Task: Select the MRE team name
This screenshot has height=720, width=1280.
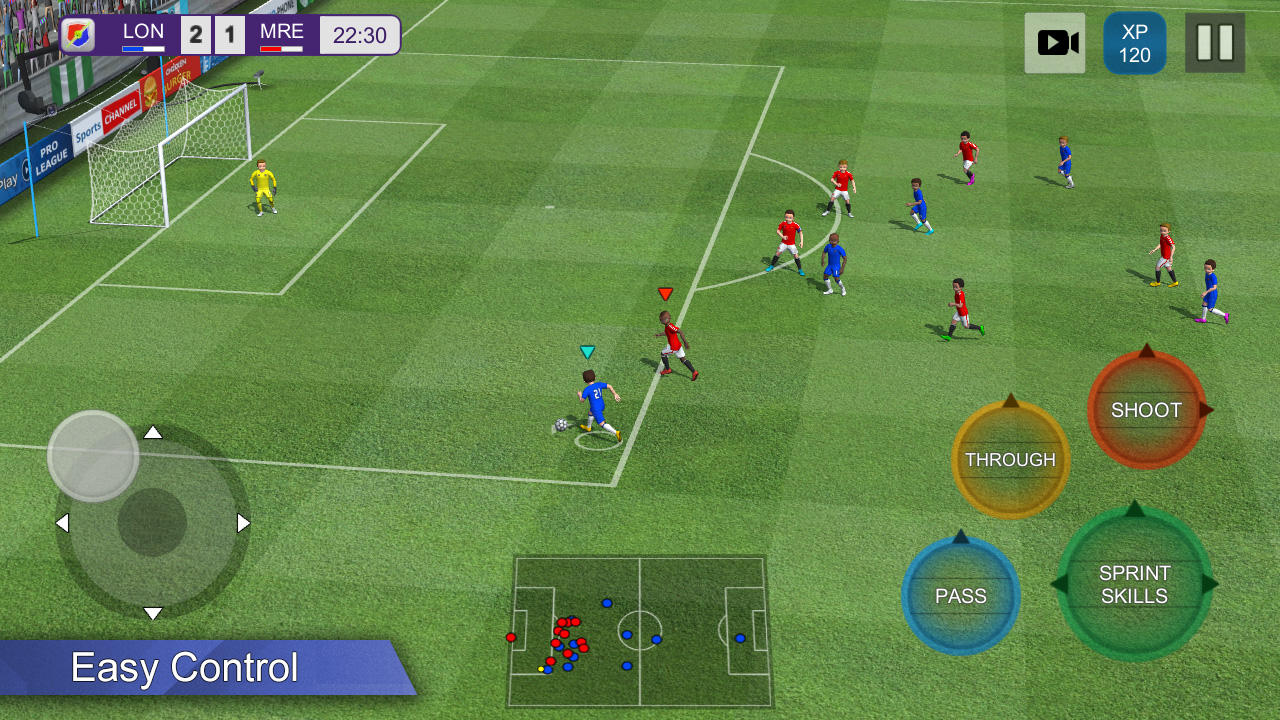Action: 282,32
